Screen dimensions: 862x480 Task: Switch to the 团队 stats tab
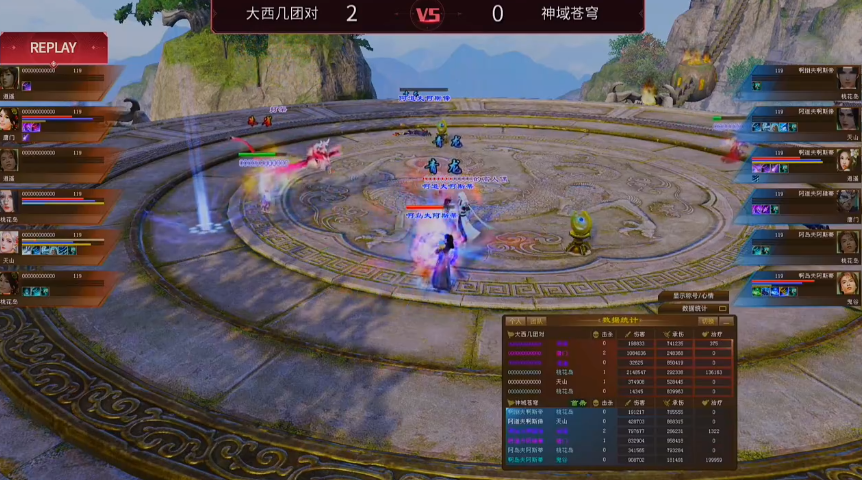[x=537, y=321]
